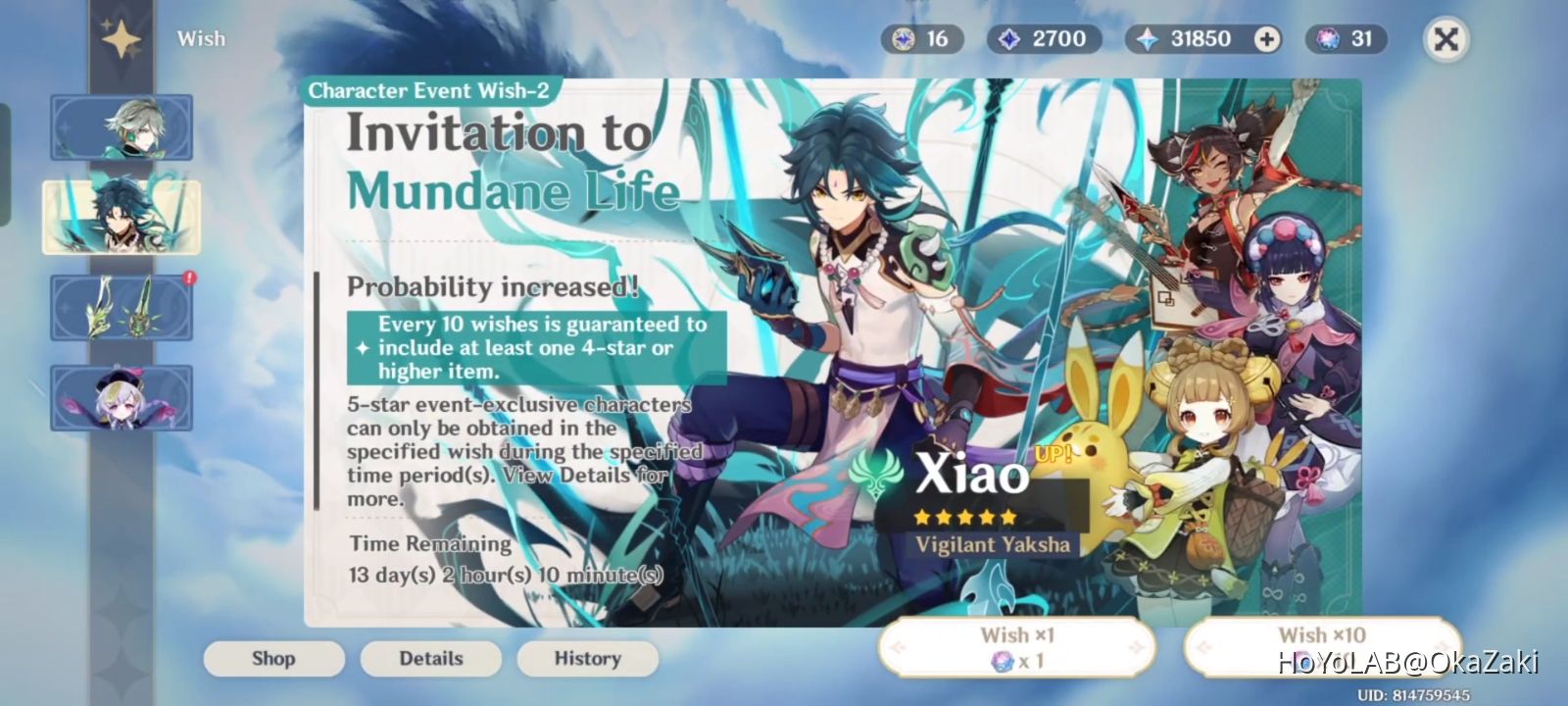Perform a single Wish ×1
Screen dimensions: 1568x706
pyautogui.click(x=1016, y=647)
